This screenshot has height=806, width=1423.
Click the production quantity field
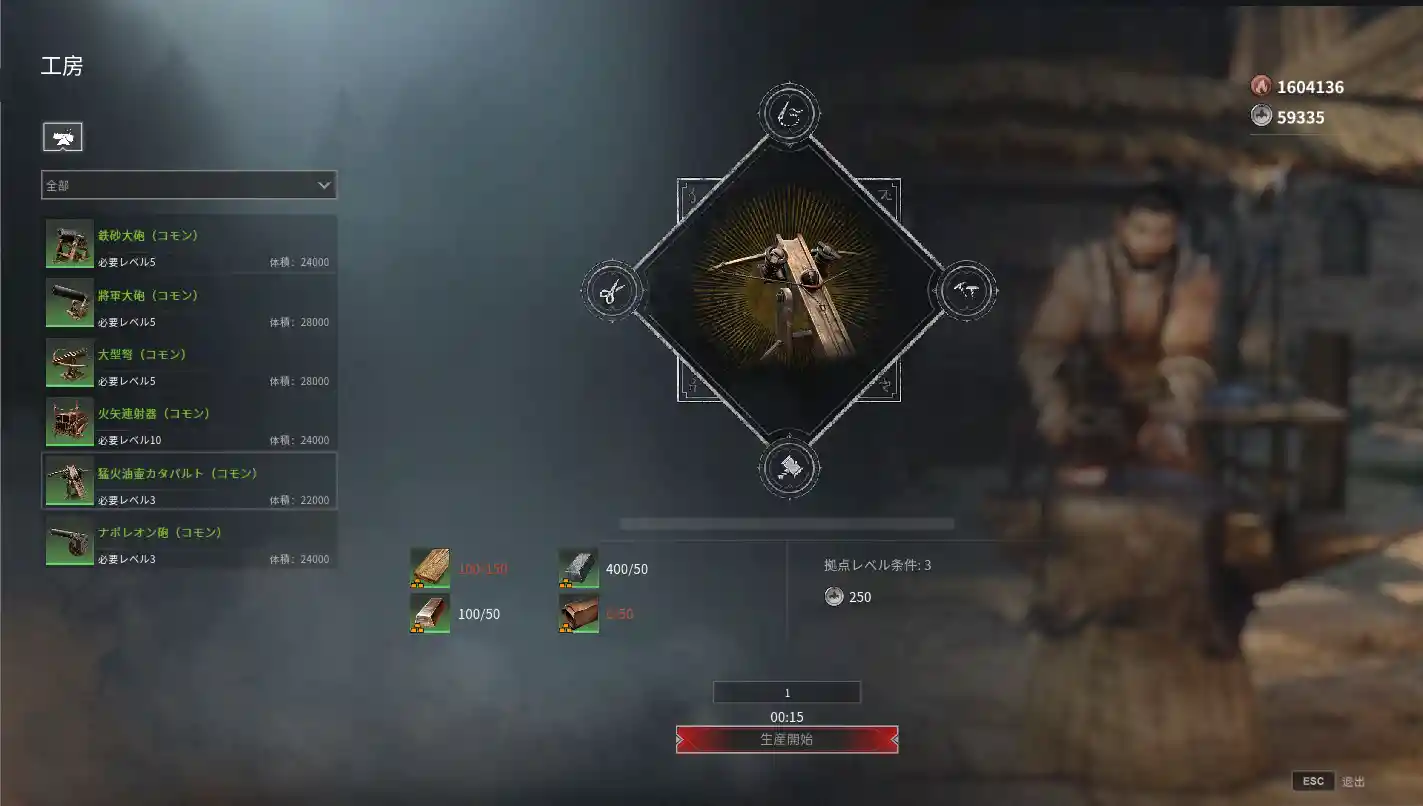coord(787,693)
